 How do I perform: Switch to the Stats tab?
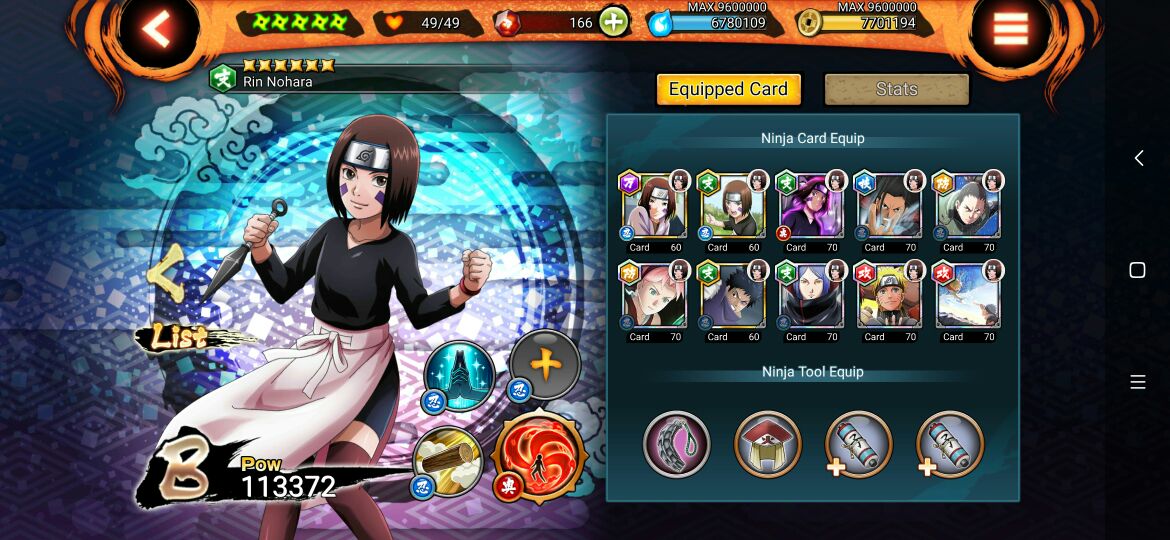click(x=896, y=89)
